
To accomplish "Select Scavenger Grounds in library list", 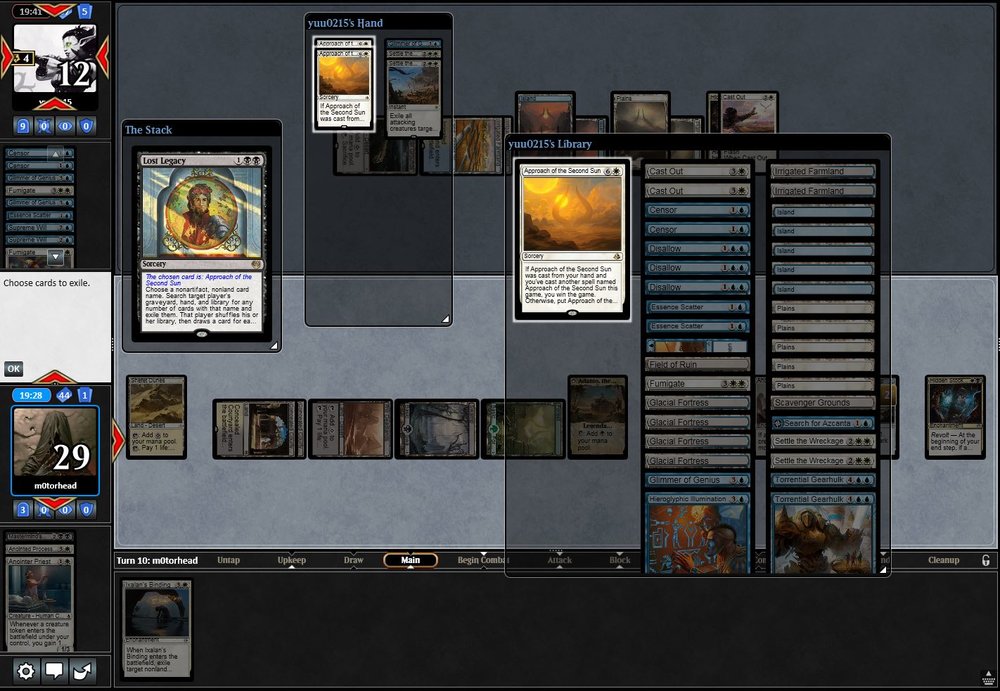I will point(823,403).
